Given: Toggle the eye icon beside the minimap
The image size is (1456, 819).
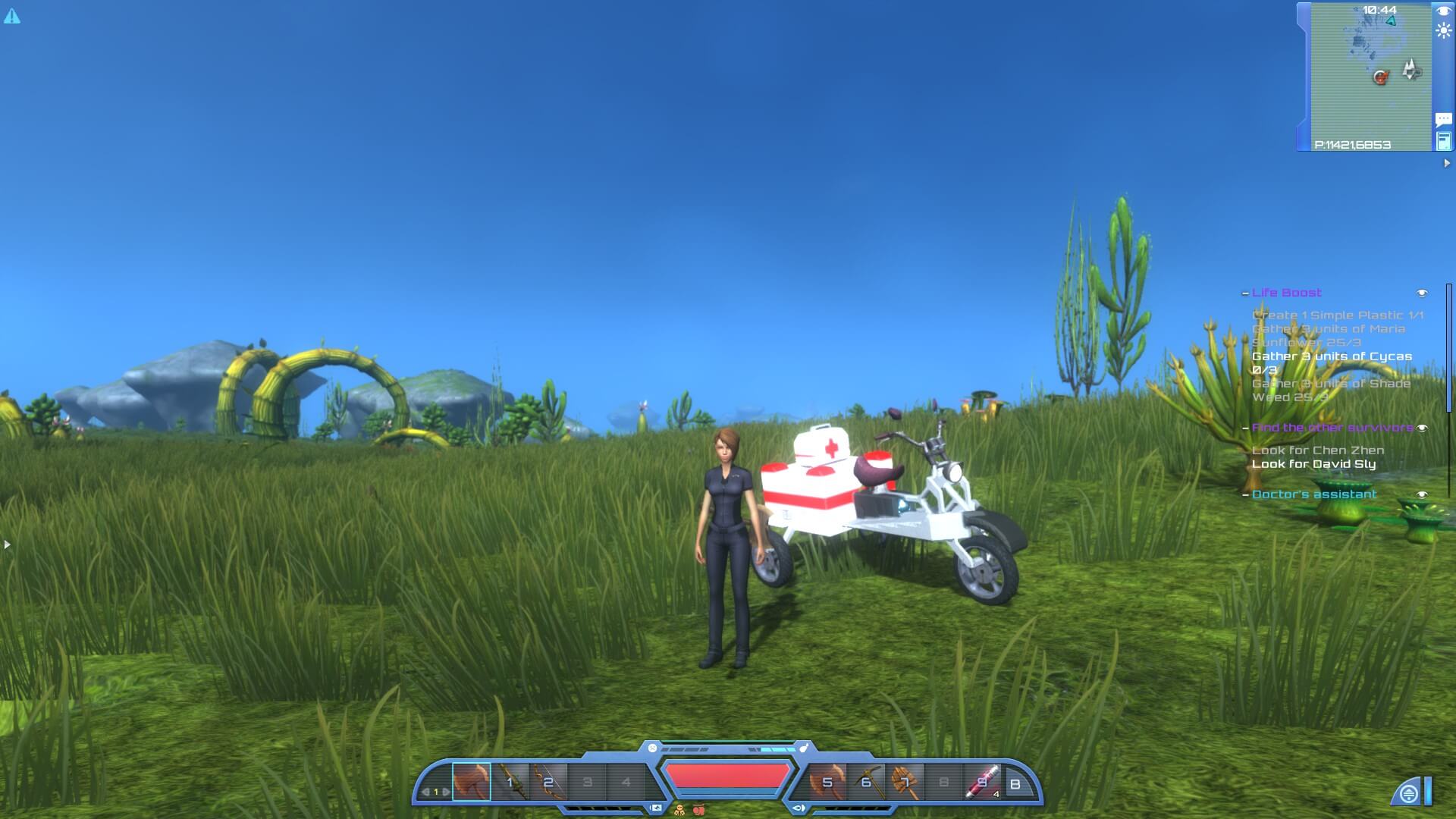Looking at the screenshot, I should click(x=1443, y=11).
